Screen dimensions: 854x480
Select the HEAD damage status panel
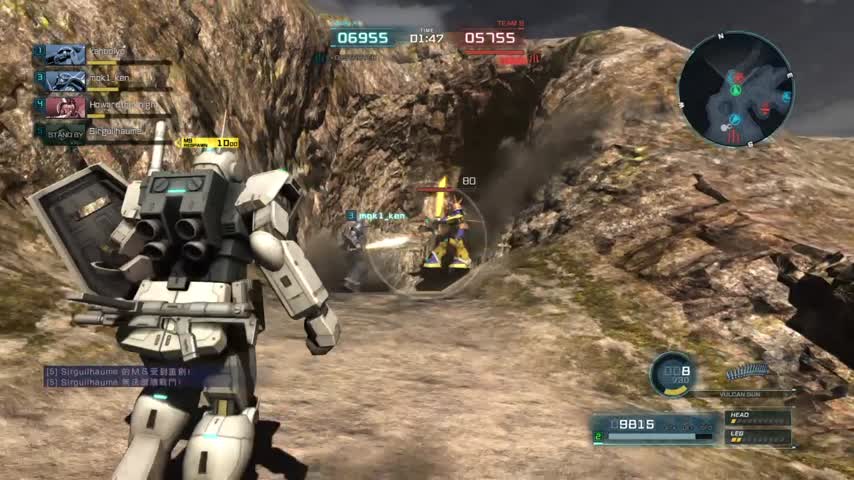(757, 417)
